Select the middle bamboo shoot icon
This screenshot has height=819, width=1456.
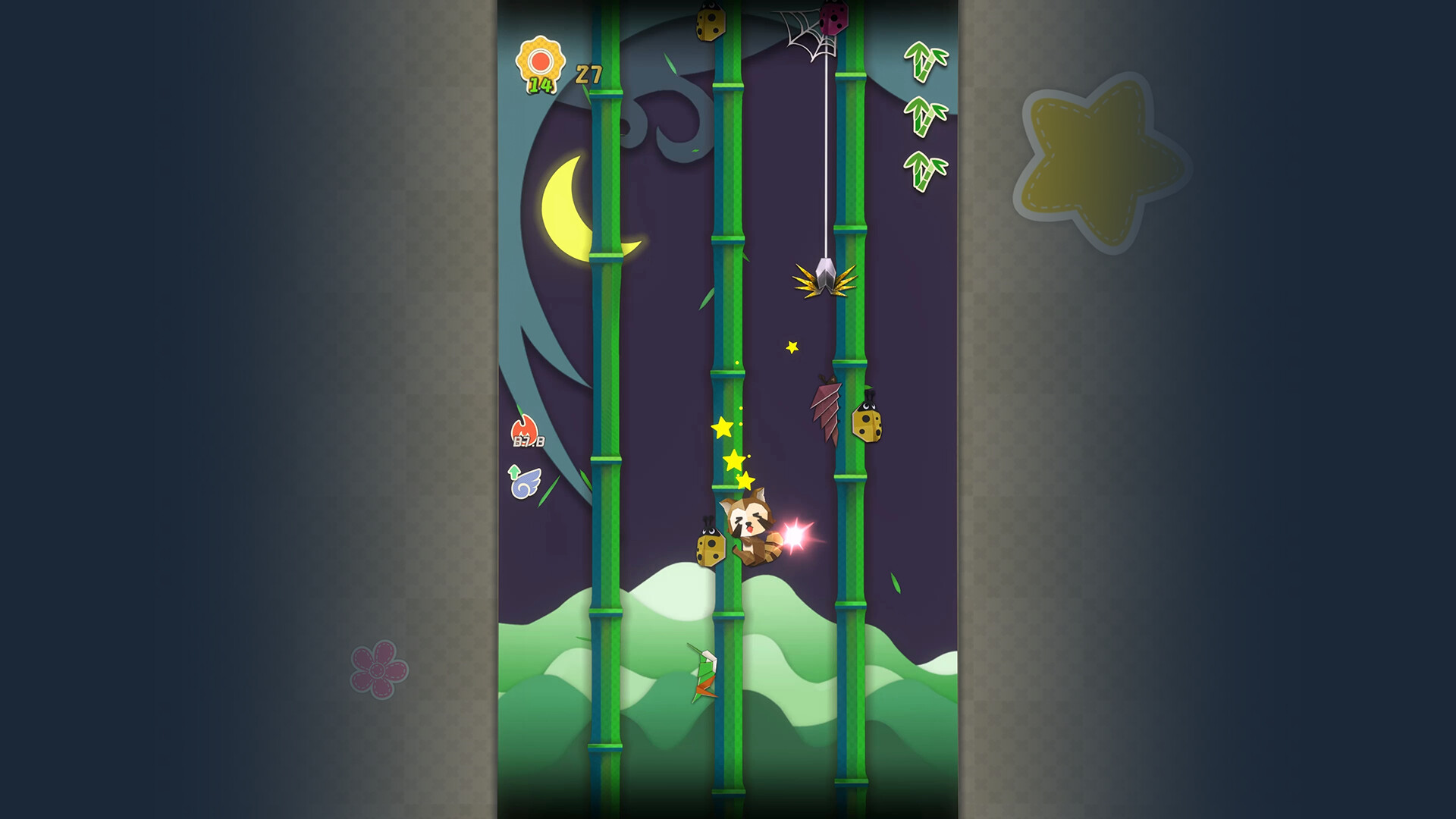click(x=926, y=115)
